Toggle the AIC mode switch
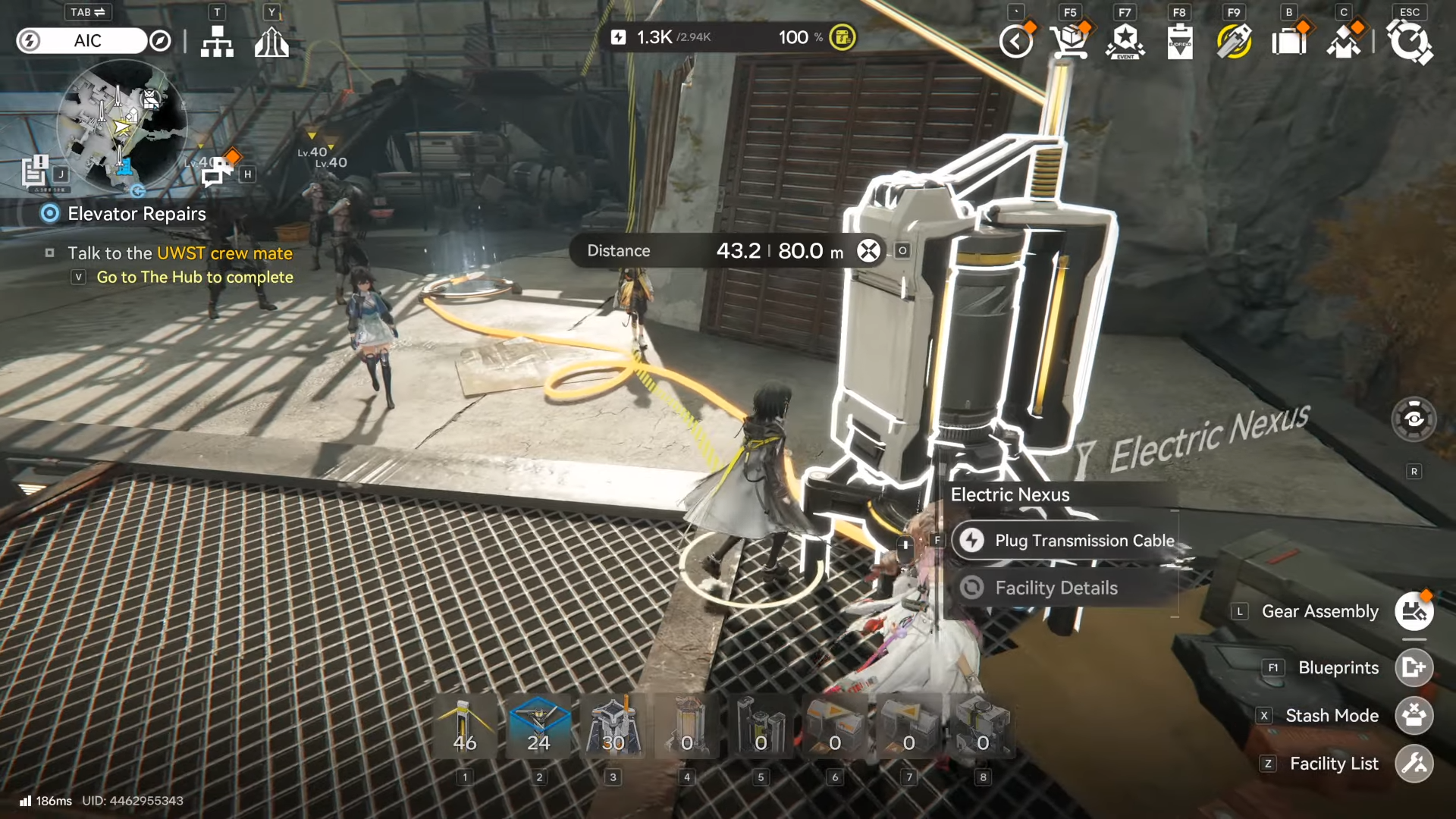Viewport: 1456px width, 819px height. click(83, 41)
